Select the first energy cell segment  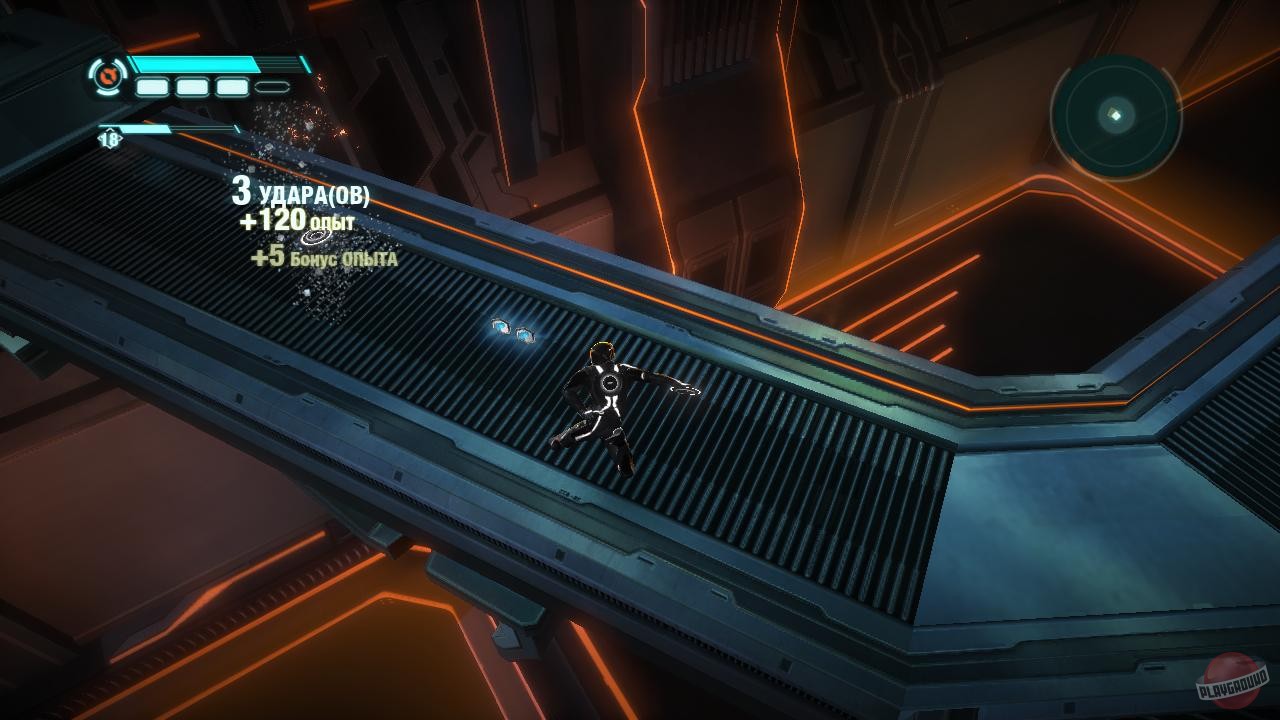152,87
